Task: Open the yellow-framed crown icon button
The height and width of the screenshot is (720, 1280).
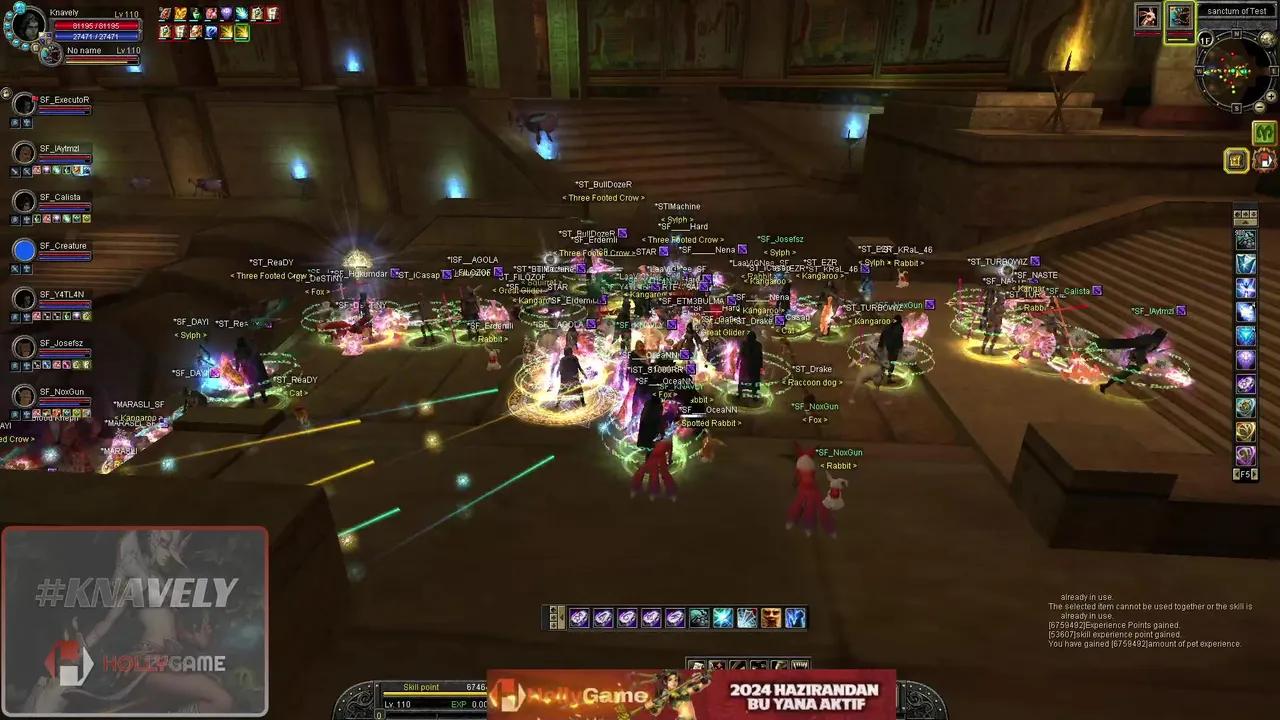Action: [1237, 160]
